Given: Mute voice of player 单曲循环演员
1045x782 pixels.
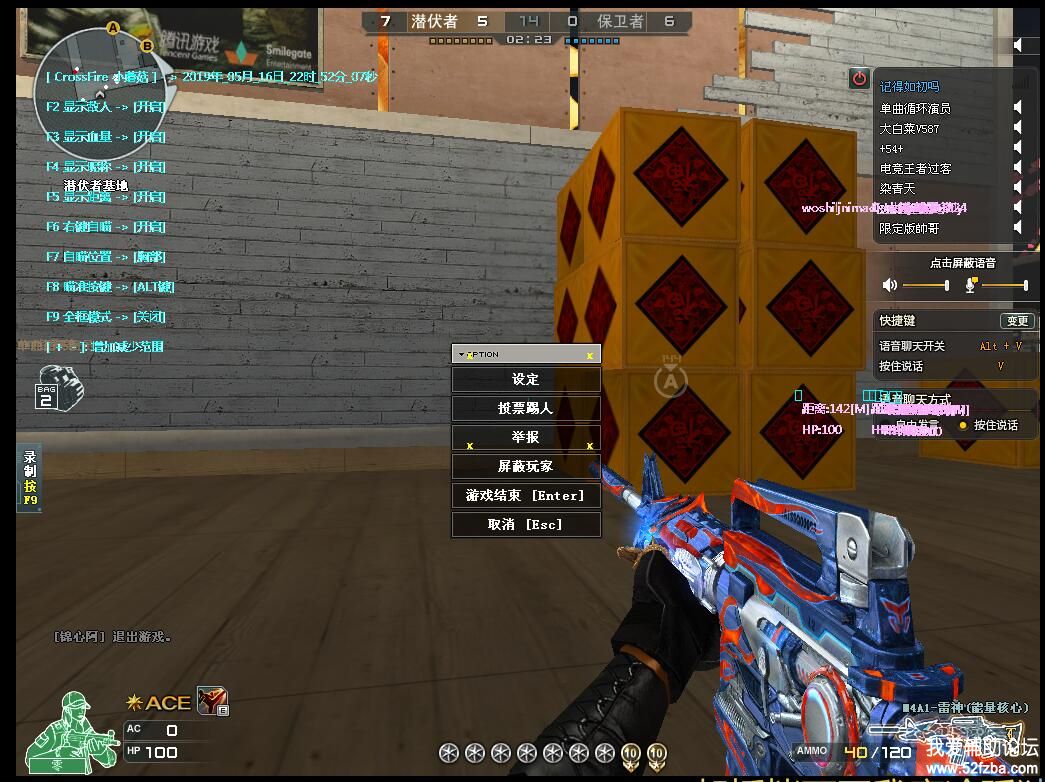Looking at the screenshot, I should coord(1018,108).
